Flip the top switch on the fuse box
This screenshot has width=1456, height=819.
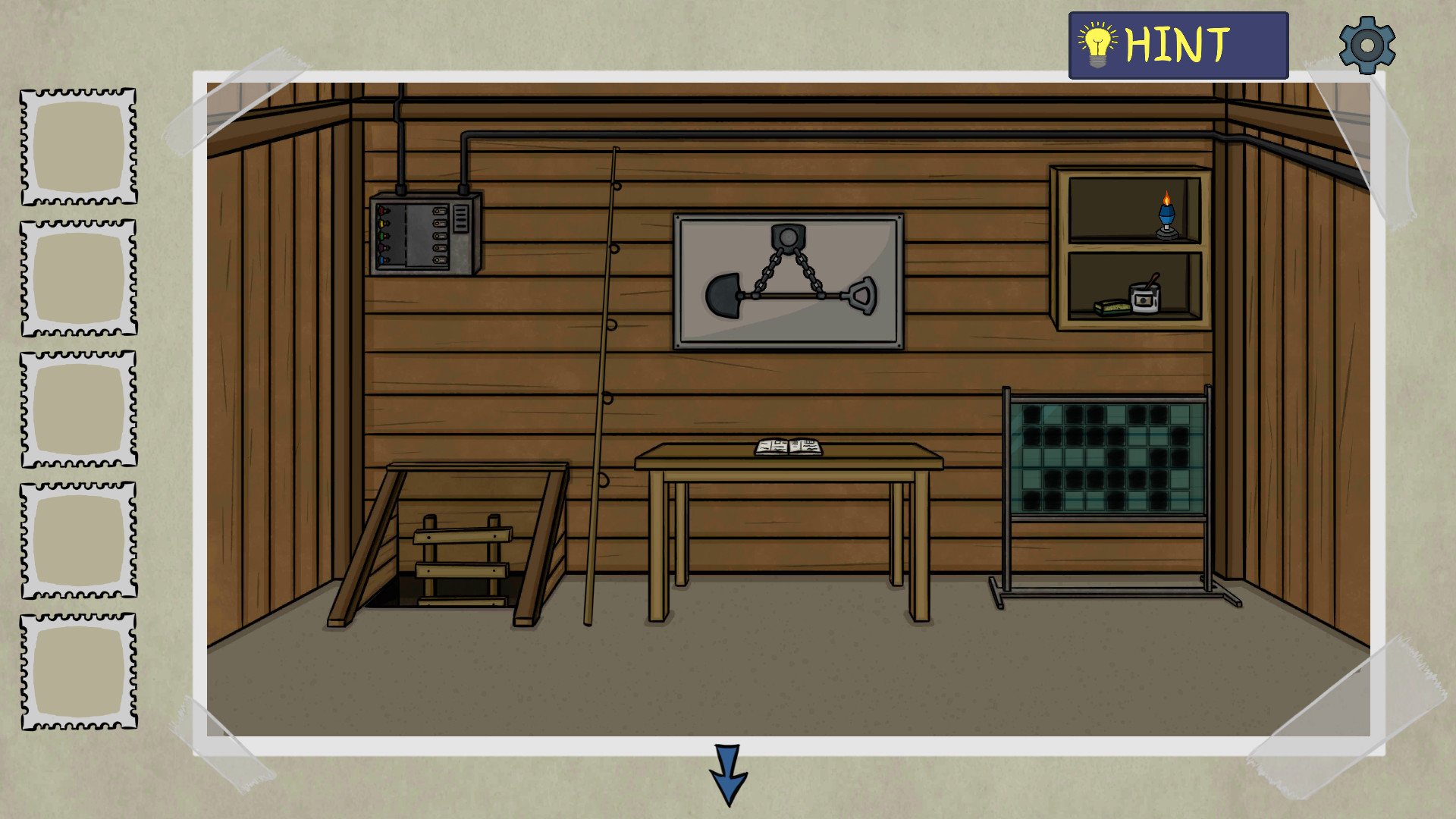coord(440,211)
